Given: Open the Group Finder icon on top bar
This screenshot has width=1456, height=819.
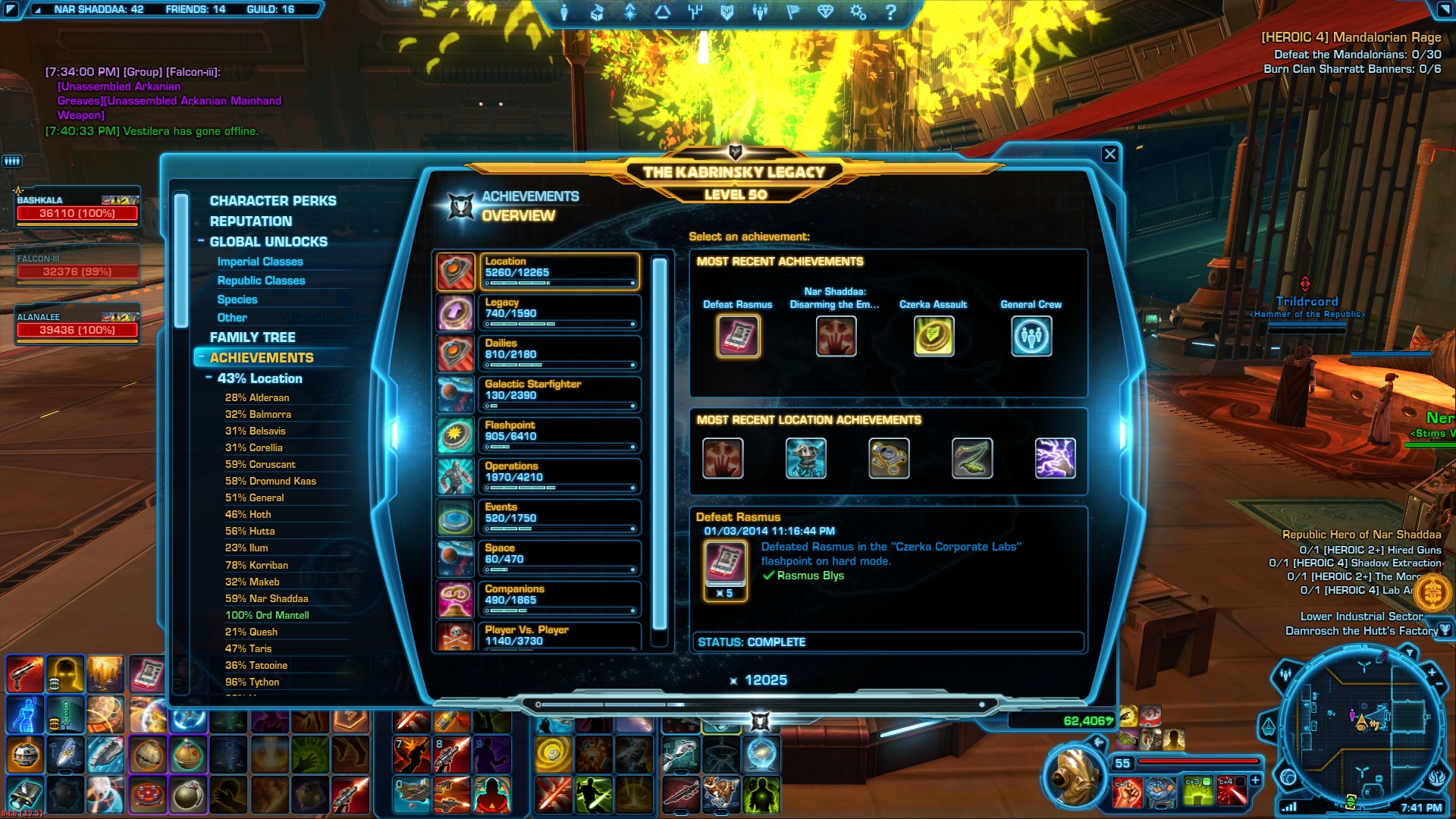Looking at the screenshot, I should tap(760, 11).
